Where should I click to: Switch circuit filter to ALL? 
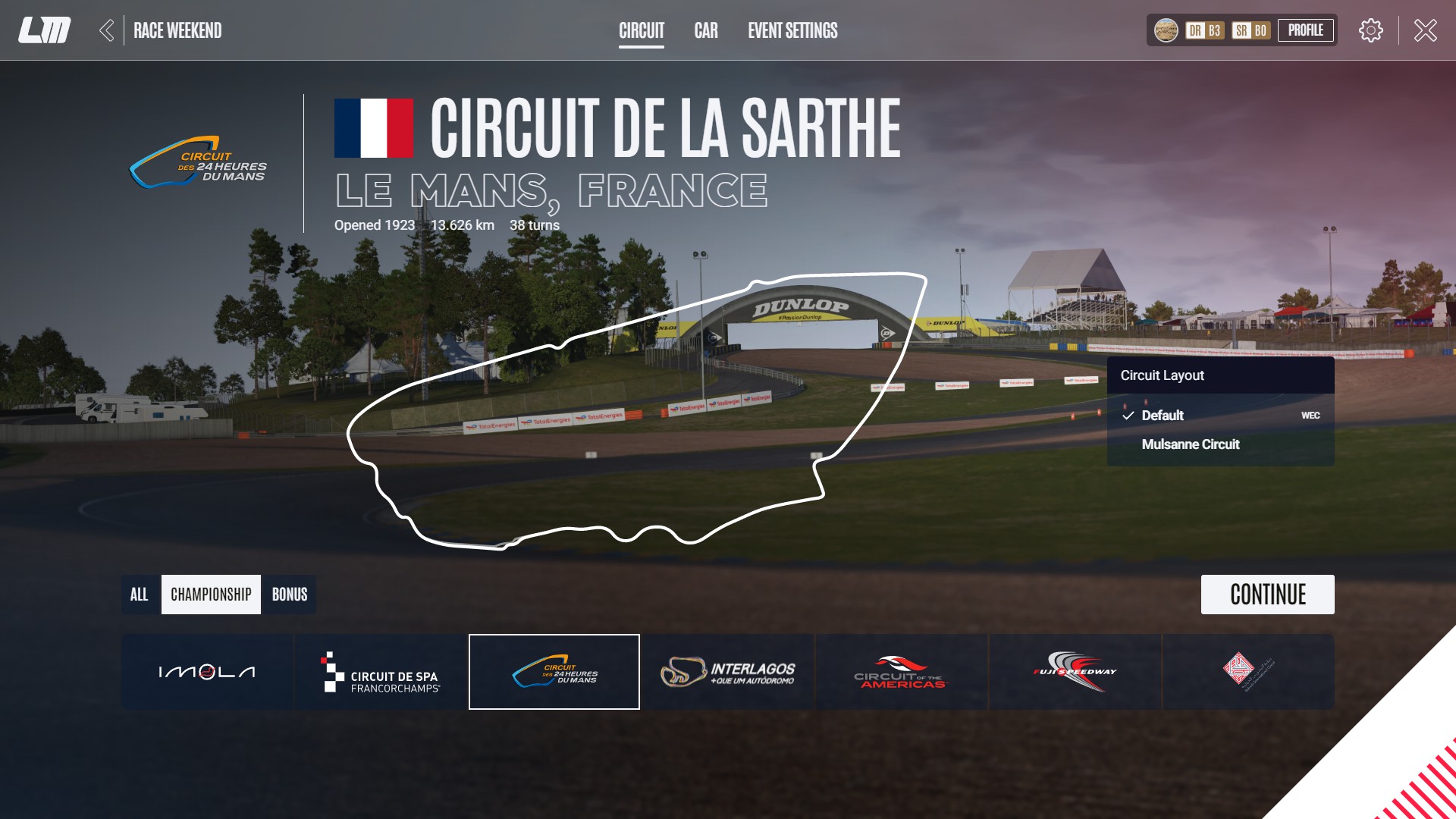tap(140, 595)
